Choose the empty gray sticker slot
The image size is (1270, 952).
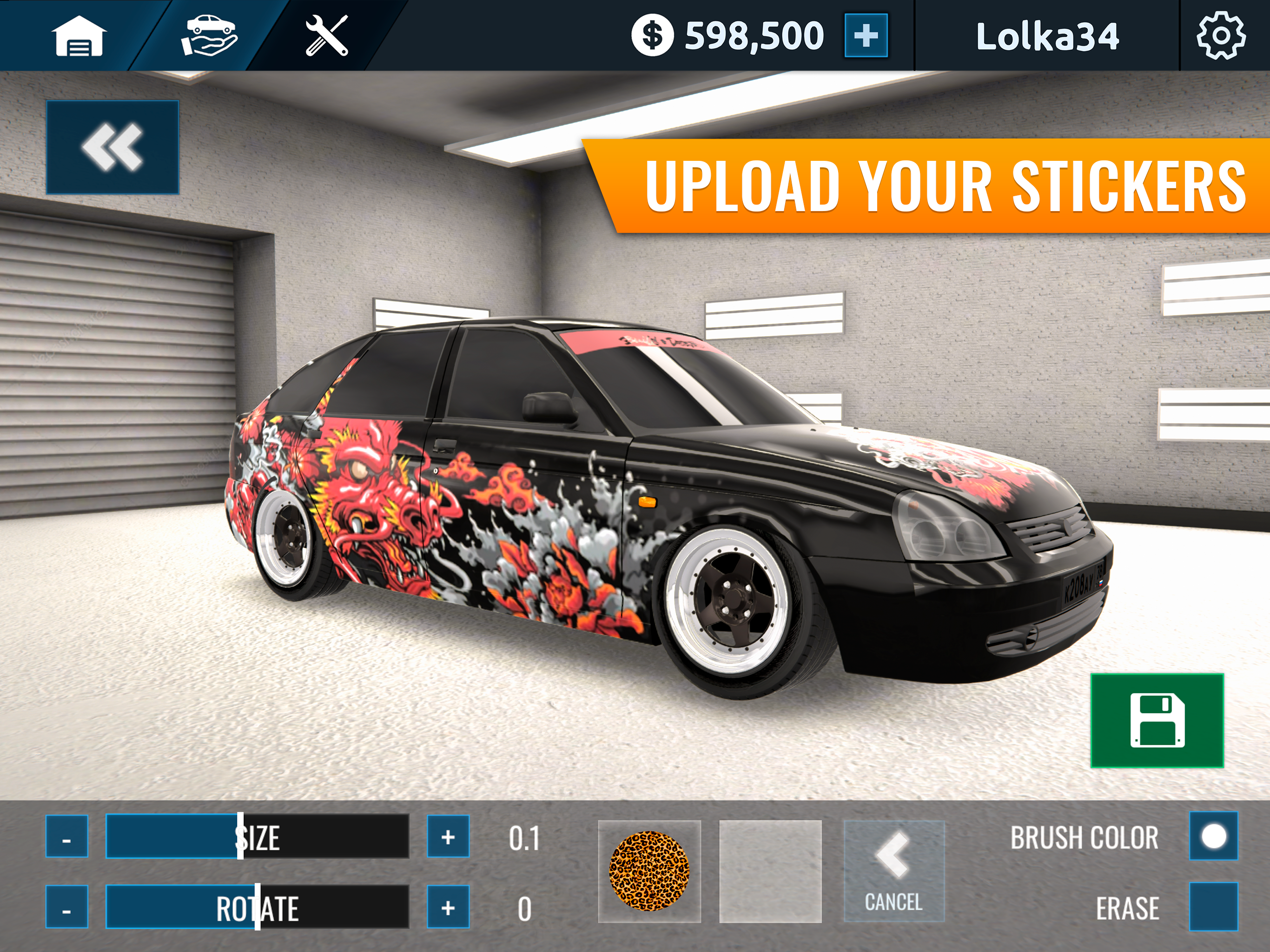pos(770,871)
